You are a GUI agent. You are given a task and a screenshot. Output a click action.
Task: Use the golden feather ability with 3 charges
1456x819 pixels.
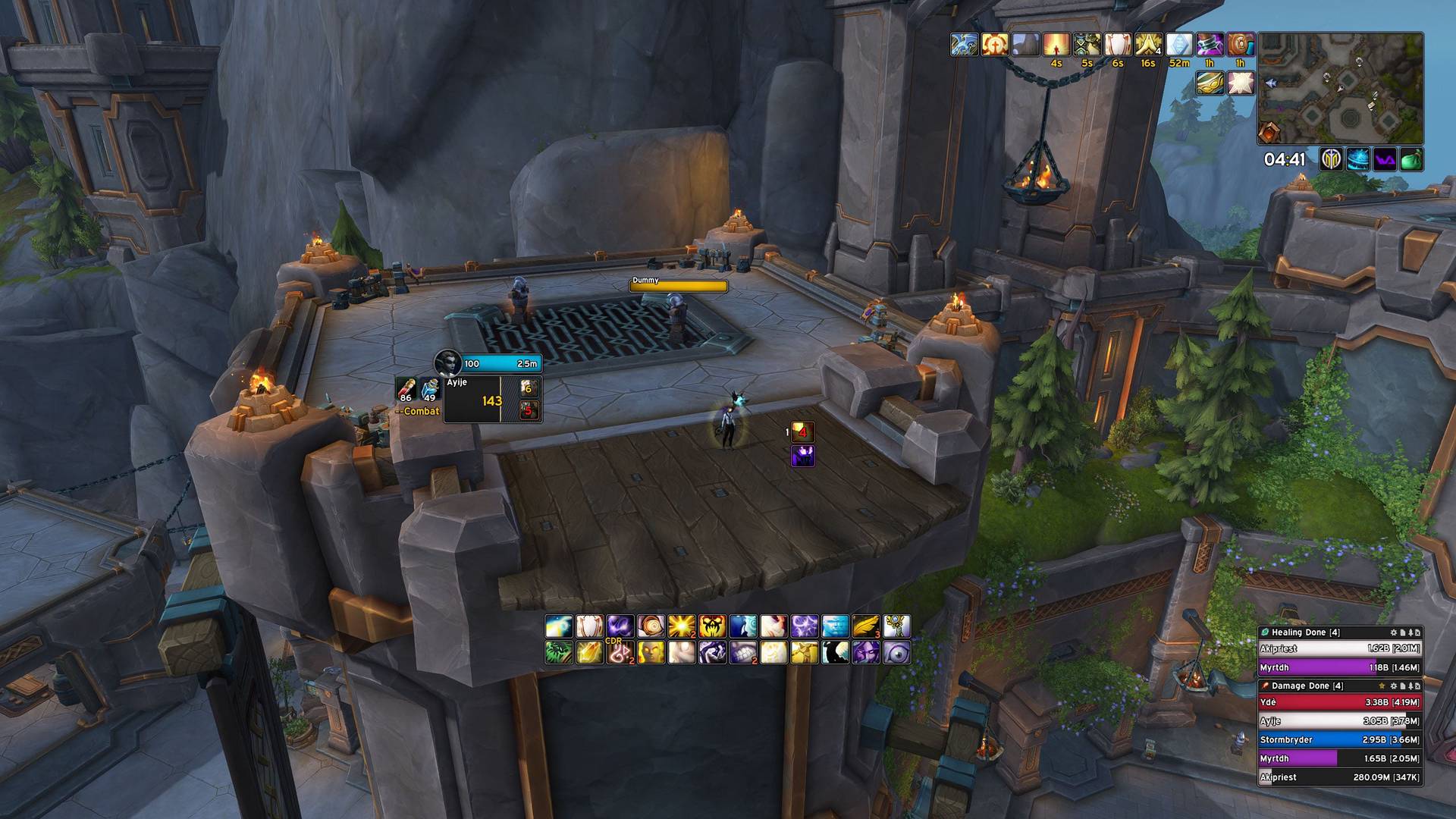[866, 626]
